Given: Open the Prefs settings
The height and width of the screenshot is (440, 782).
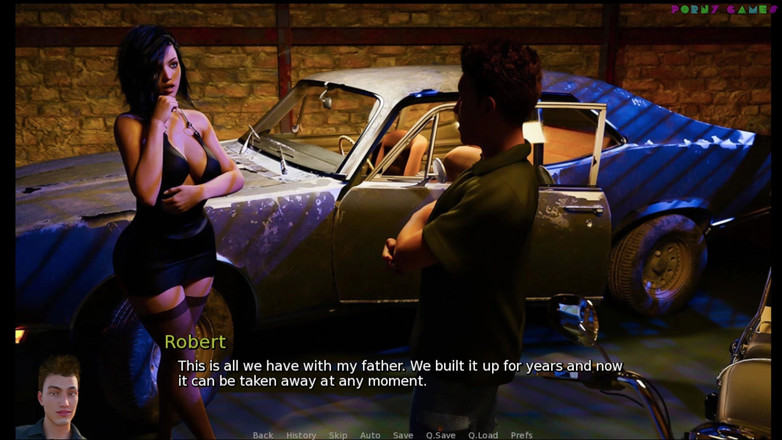Looking at the screenshot, I should tap(522, 435).
